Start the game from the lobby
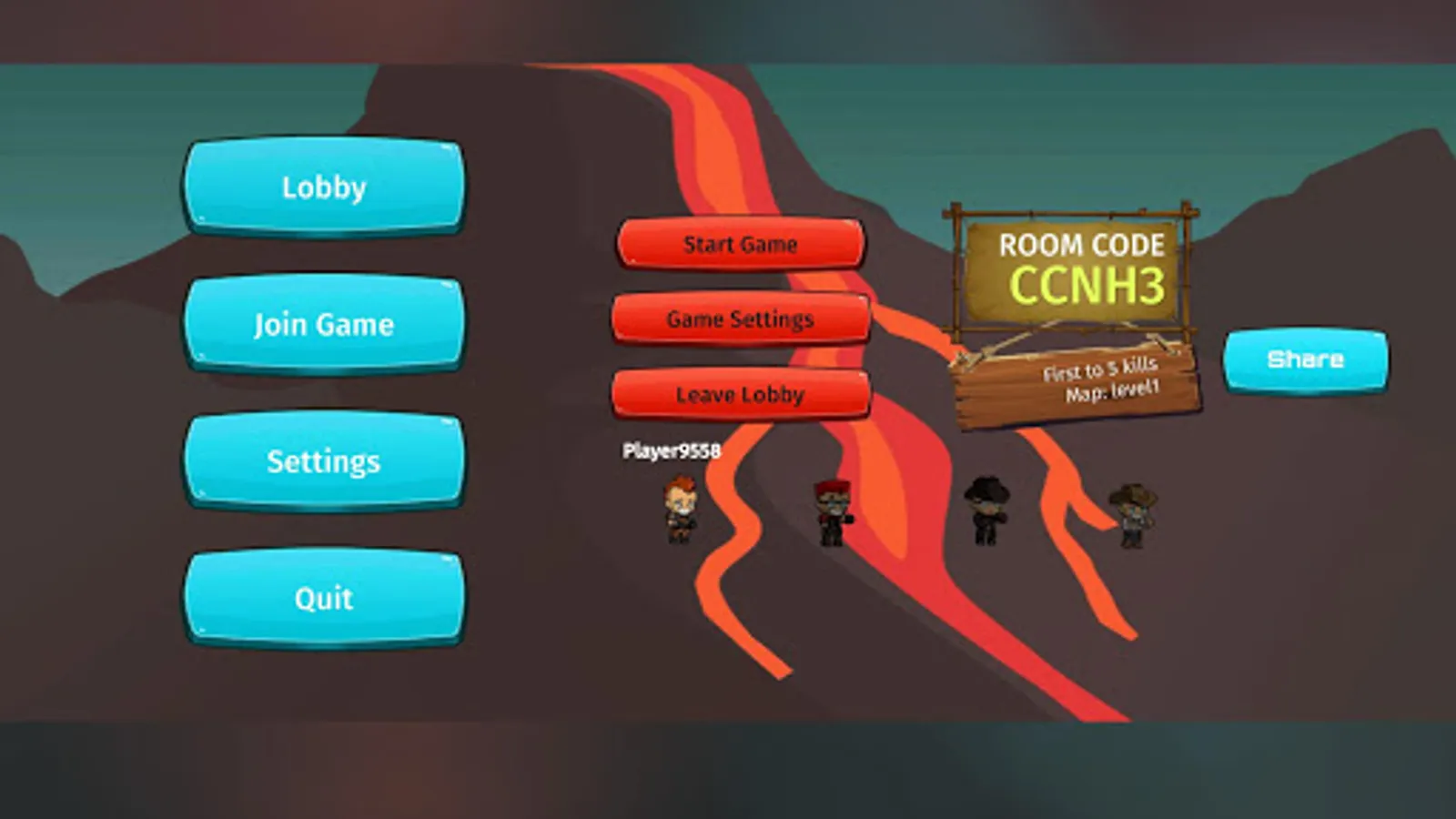 coord(741,243)
